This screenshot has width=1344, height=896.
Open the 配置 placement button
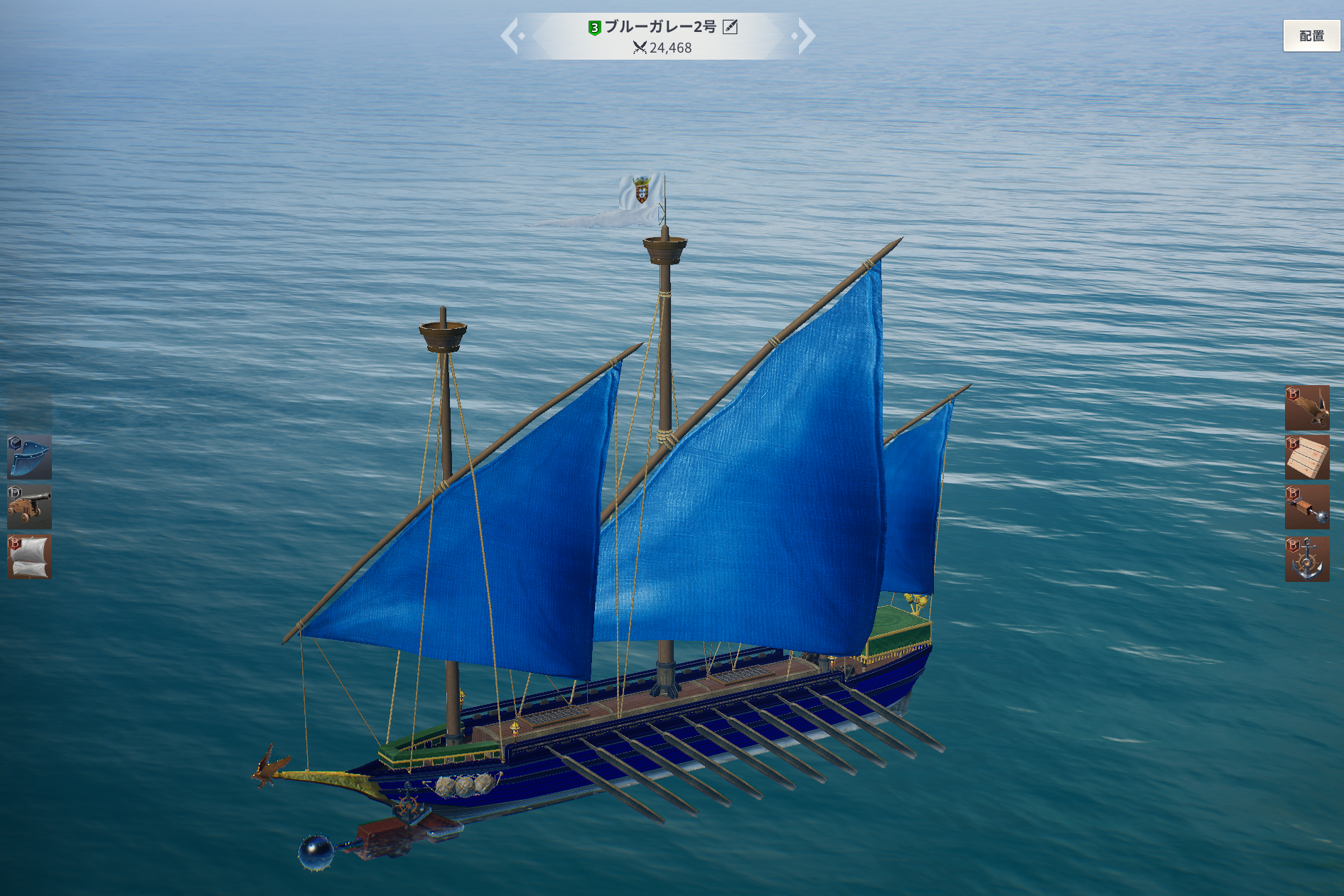[1311, 36]
